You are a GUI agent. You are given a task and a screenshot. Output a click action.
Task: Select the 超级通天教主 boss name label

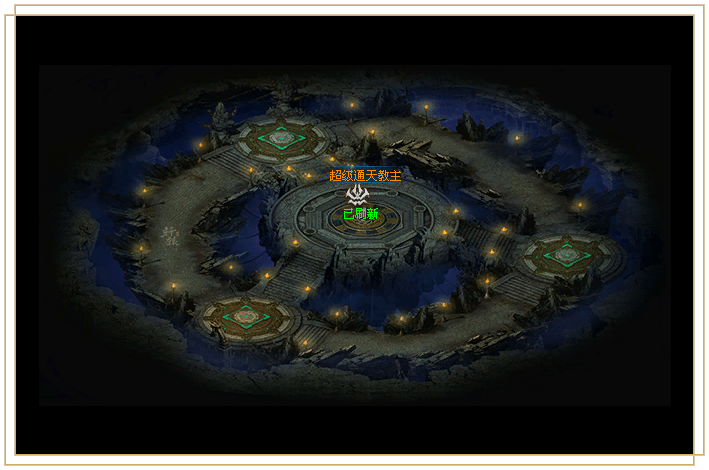[x=365, y=176]
